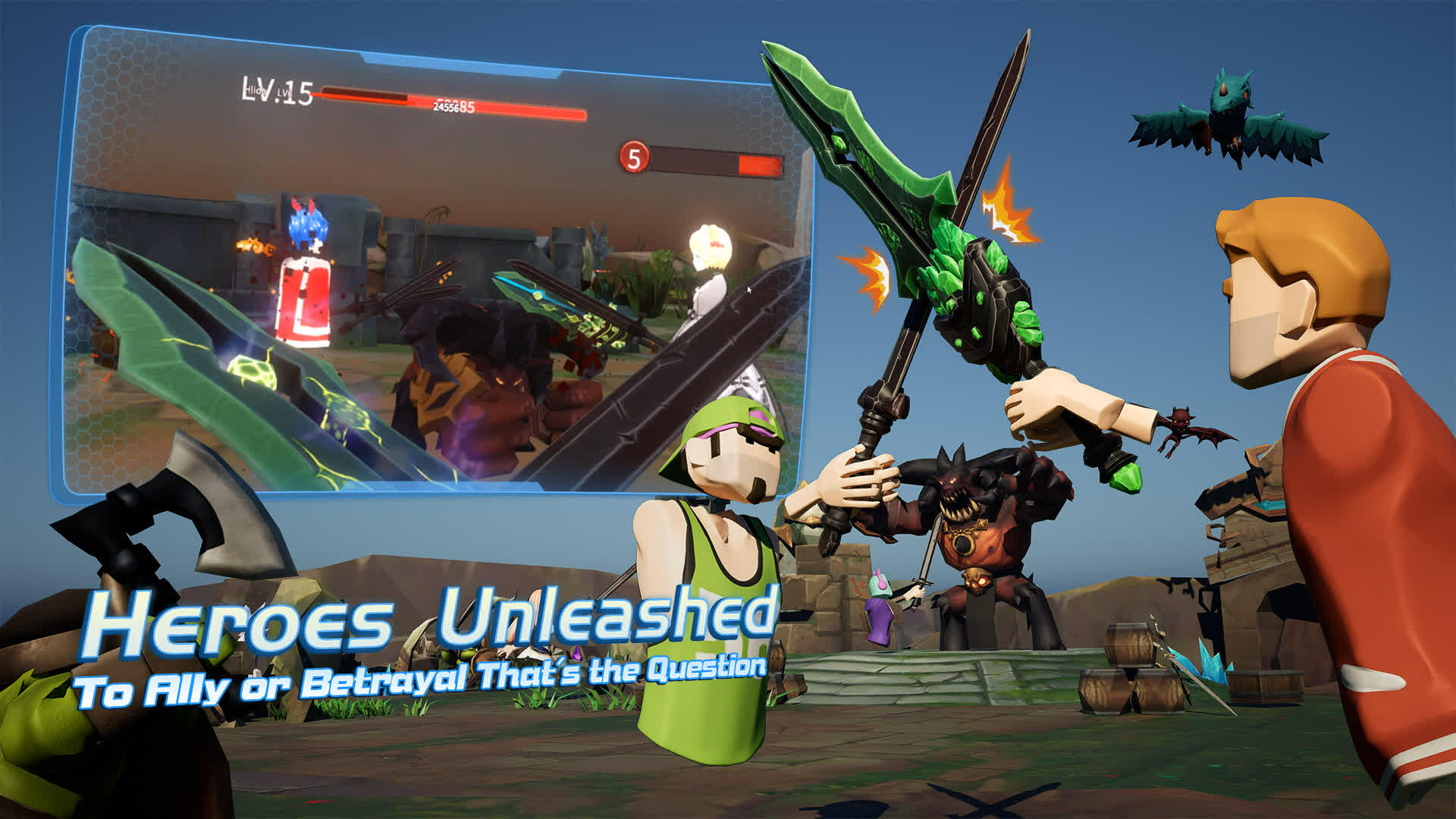Click the mouse cursor inside the preview screenshot
The image size is (1456, 819).
pos(748,290)
